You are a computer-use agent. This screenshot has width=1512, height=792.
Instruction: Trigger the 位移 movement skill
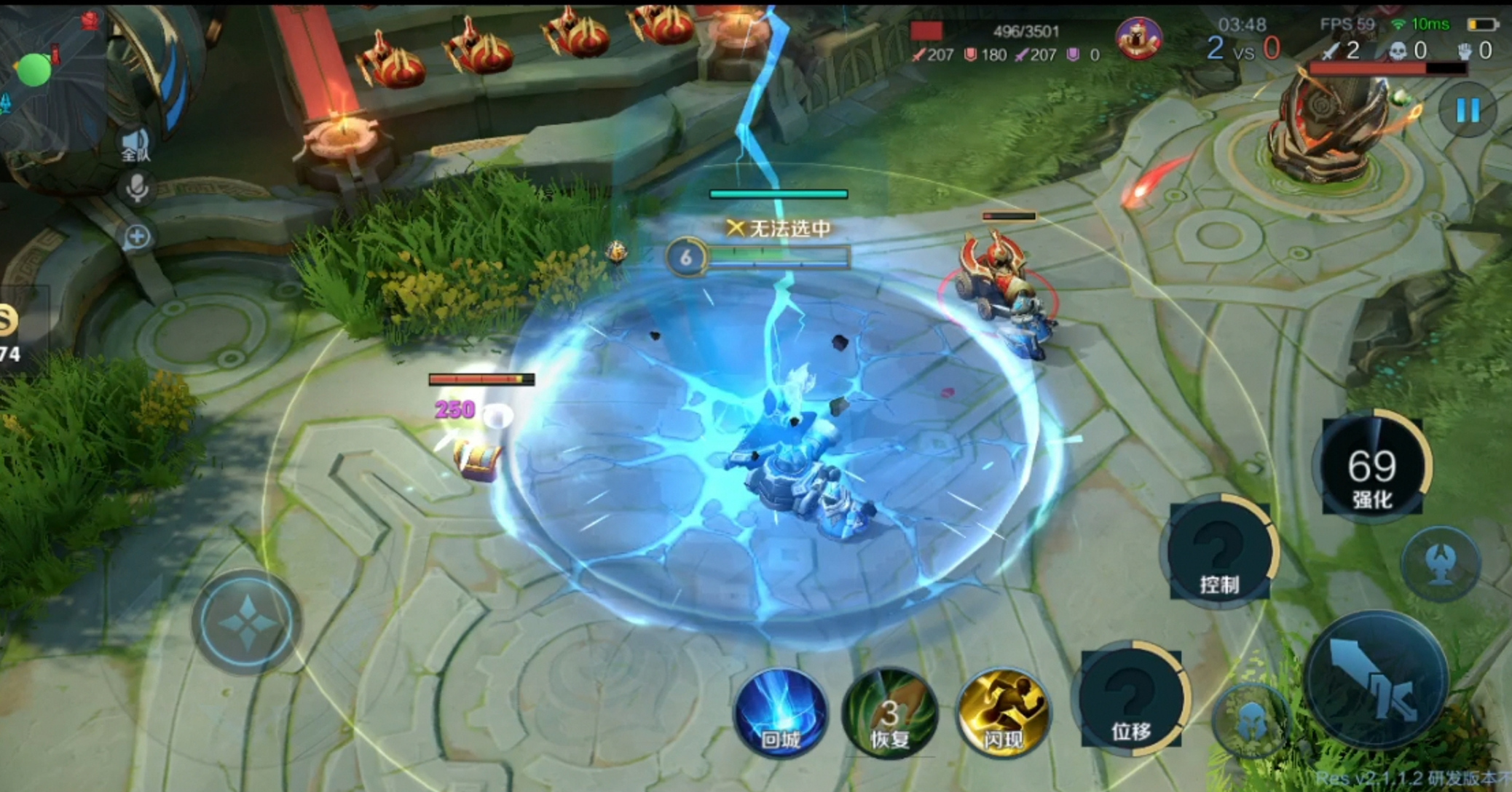1131,699
